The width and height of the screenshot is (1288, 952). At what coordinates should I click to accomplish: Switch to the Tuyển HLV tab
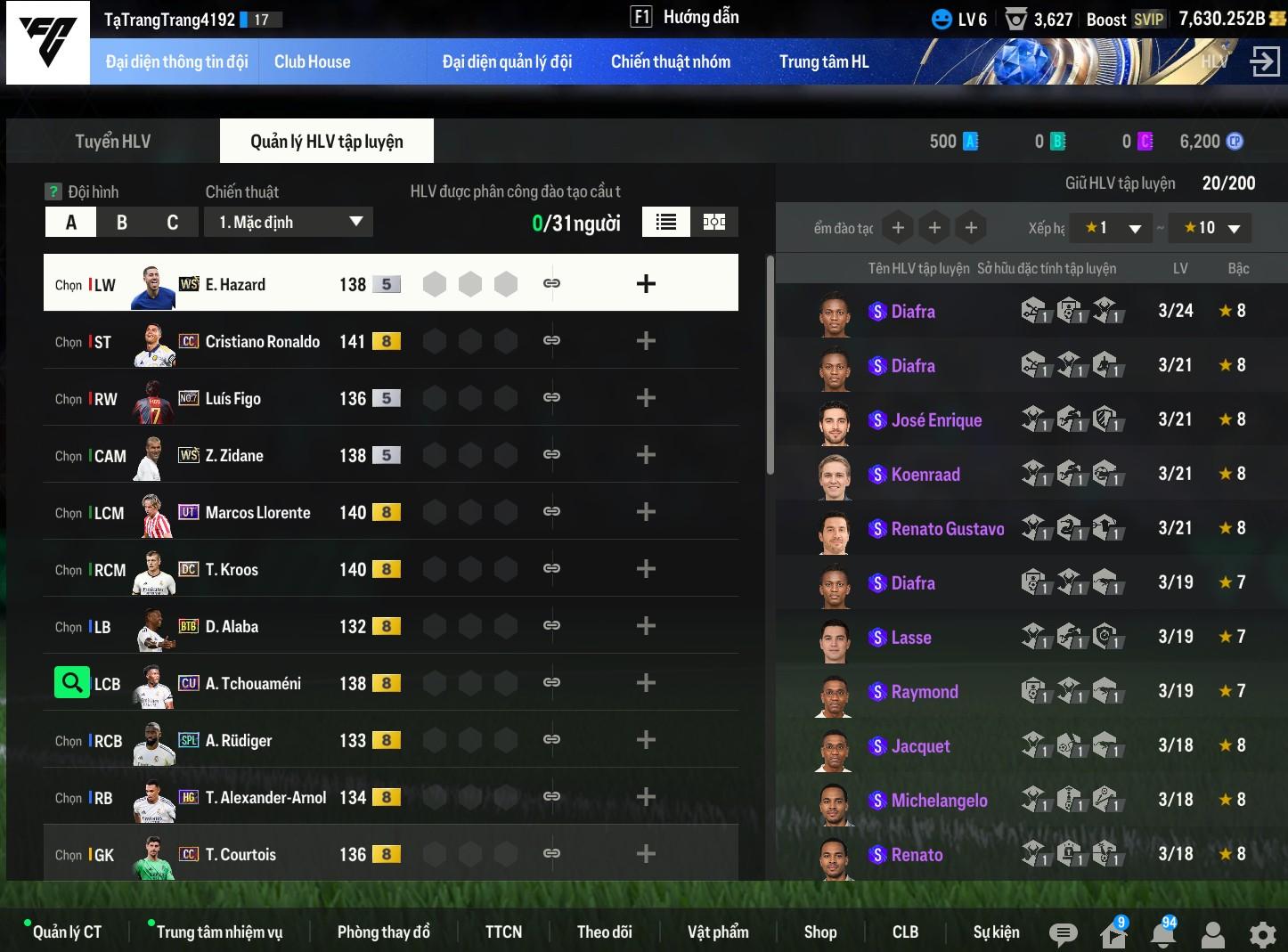pyautogui.click(x=113, y=142)
